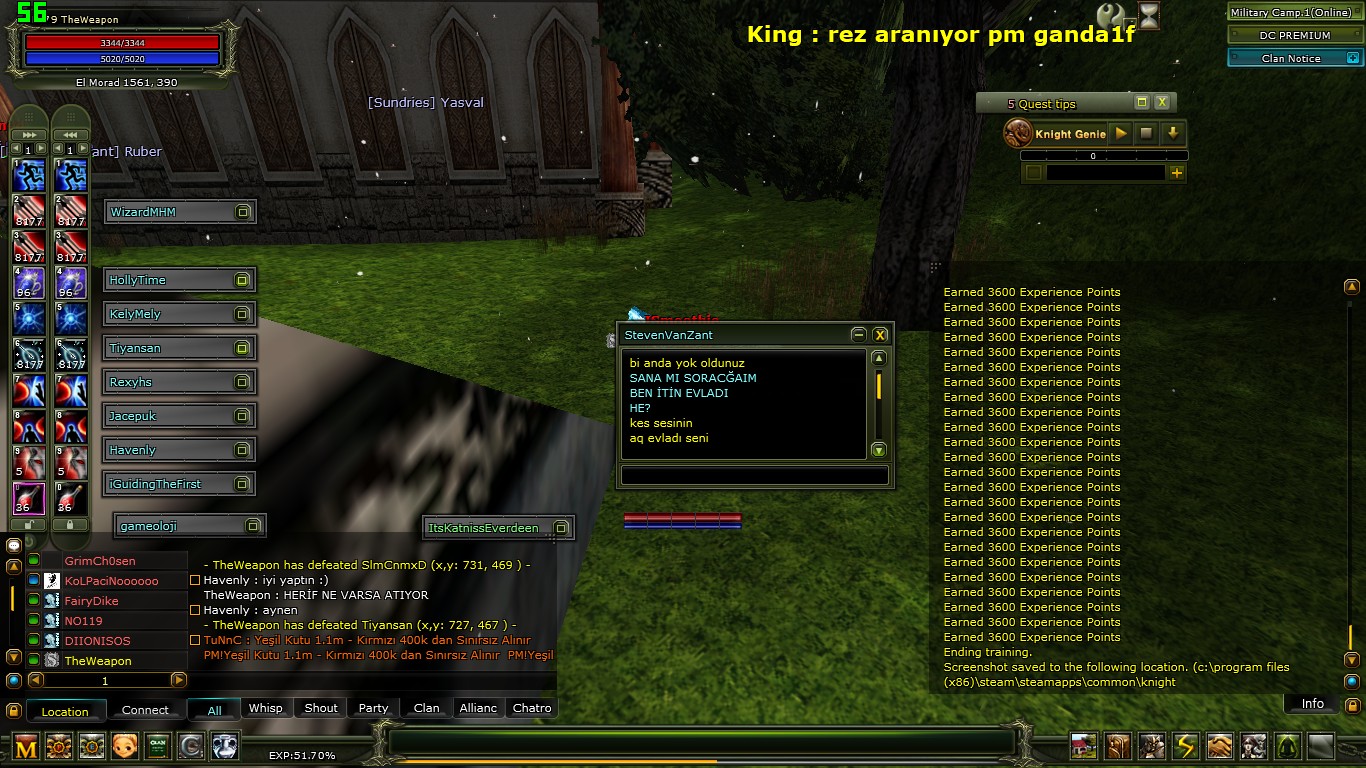Show the Shout chat channel

[x=321, y=708]
